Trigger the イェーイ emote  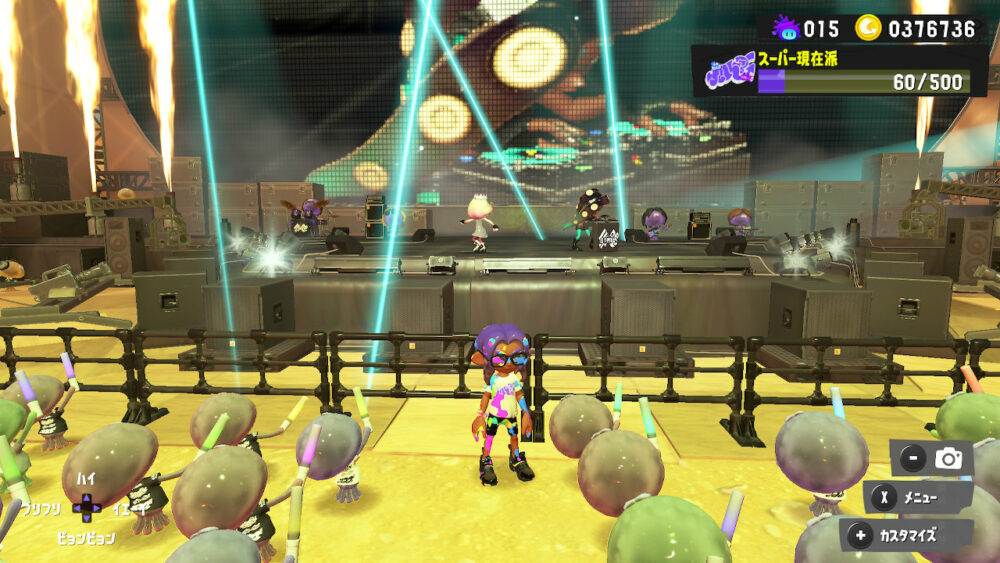pyautogui.click(x=129, y=509)
